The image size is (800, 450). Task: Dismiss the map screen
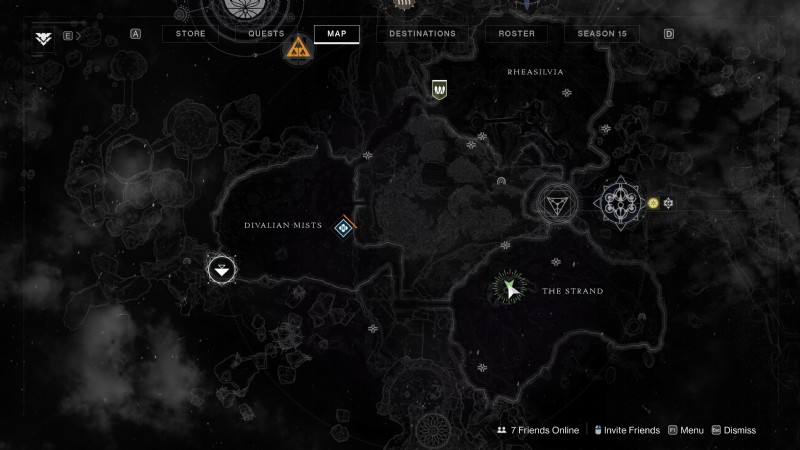733,430
